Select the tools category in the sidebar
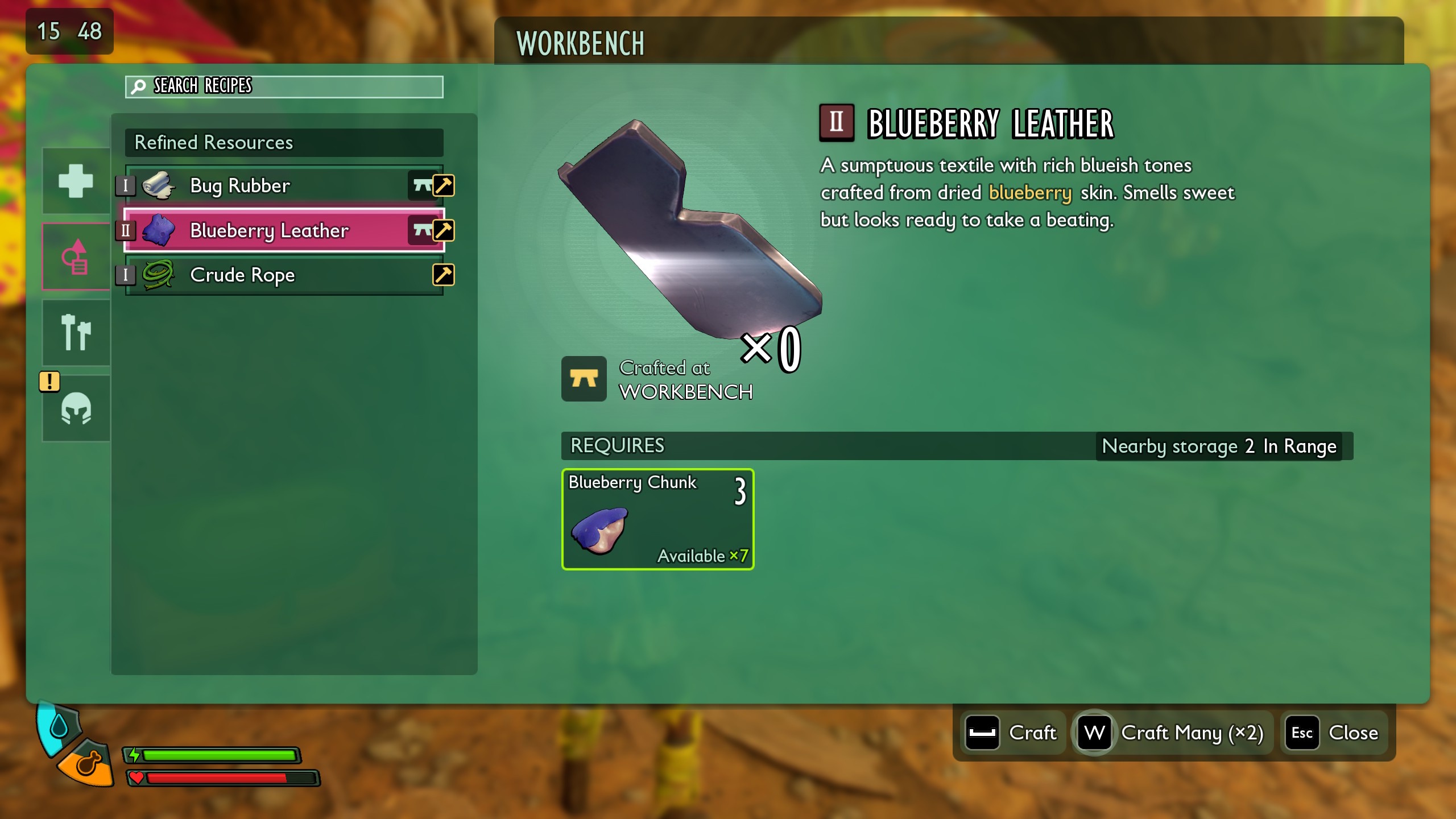The height and width of the screenshot is (819, 1456). (x=76, y=332)
